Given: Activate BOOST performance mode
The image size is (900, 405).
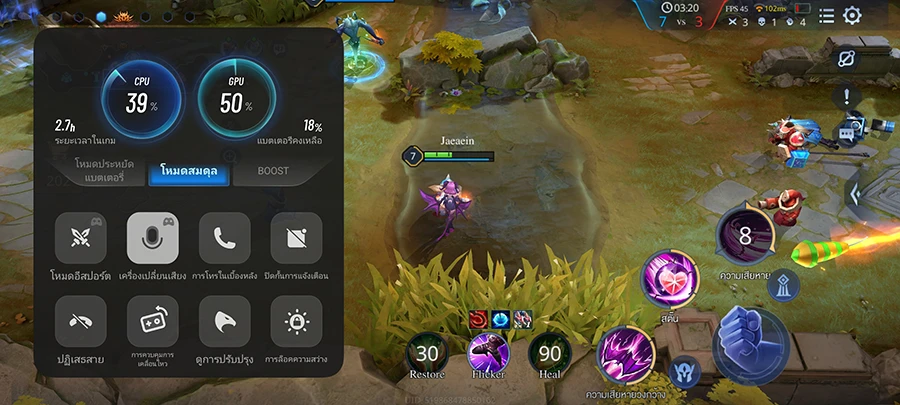Looking at the screenshot, I should (273, 171).
